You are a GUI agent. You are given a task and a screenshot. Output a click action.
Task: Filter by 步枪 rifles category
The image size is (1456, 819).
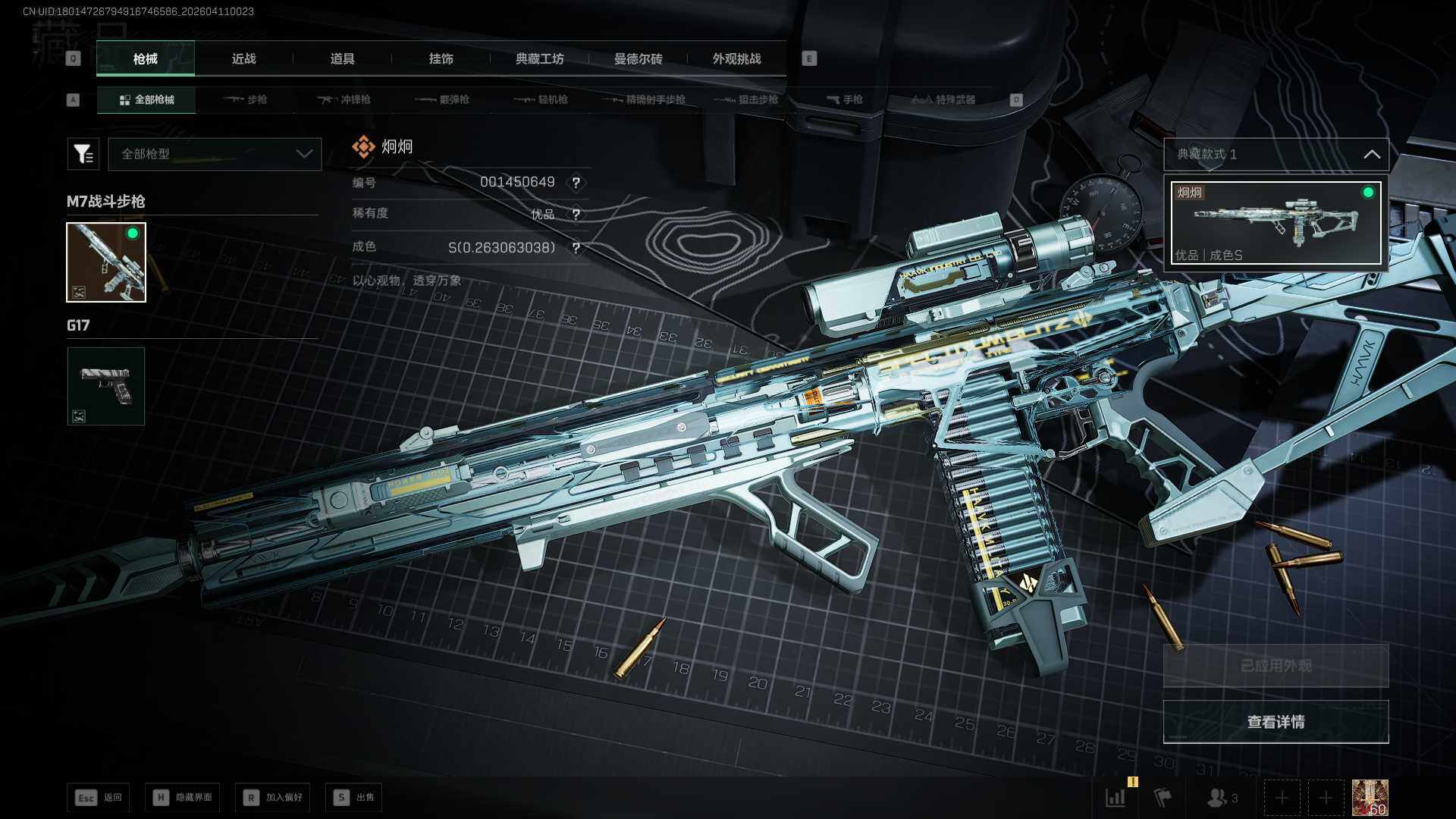[246, 99]
